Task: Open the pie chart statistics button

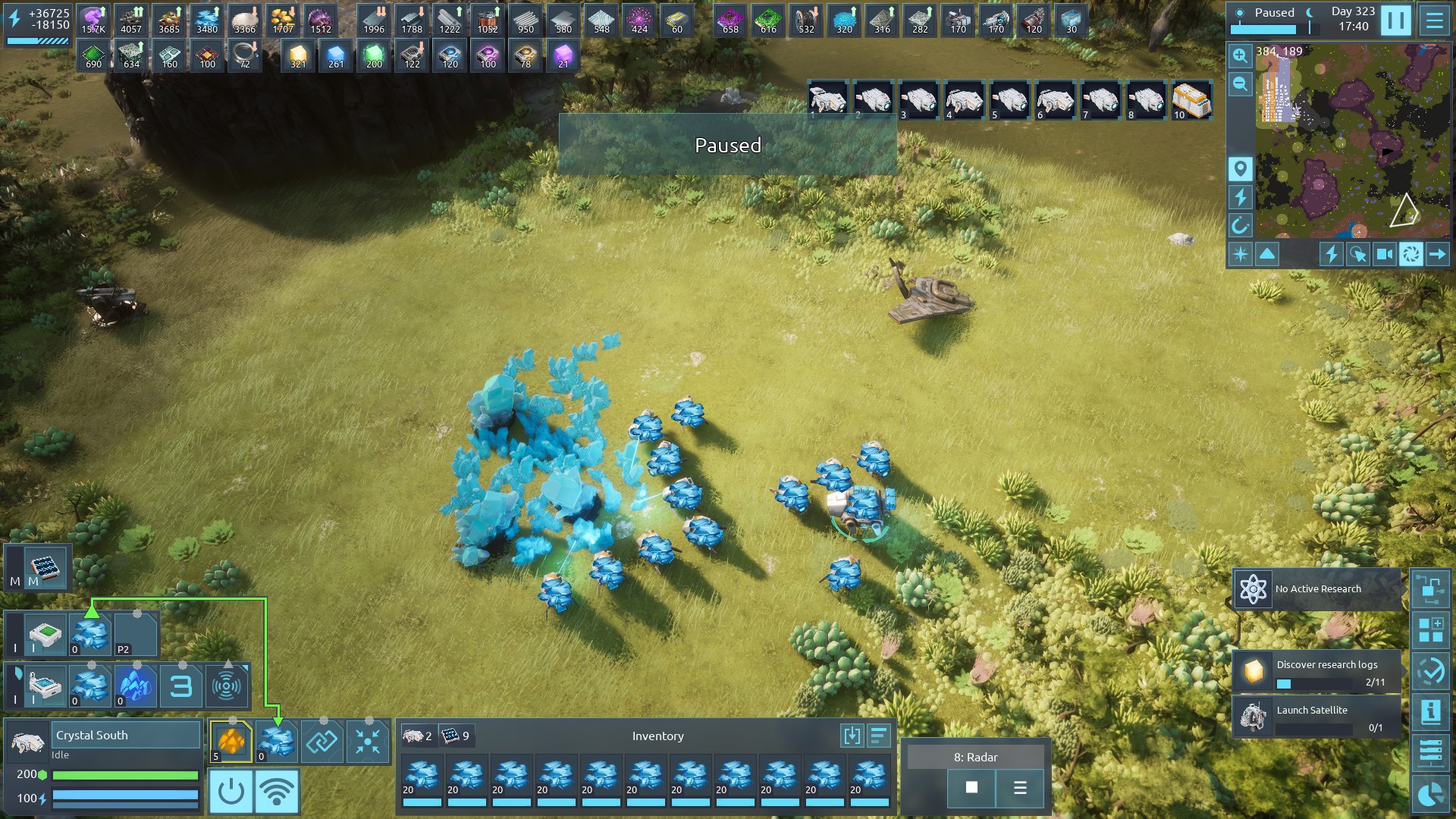Action: (x=1430, y=794)
